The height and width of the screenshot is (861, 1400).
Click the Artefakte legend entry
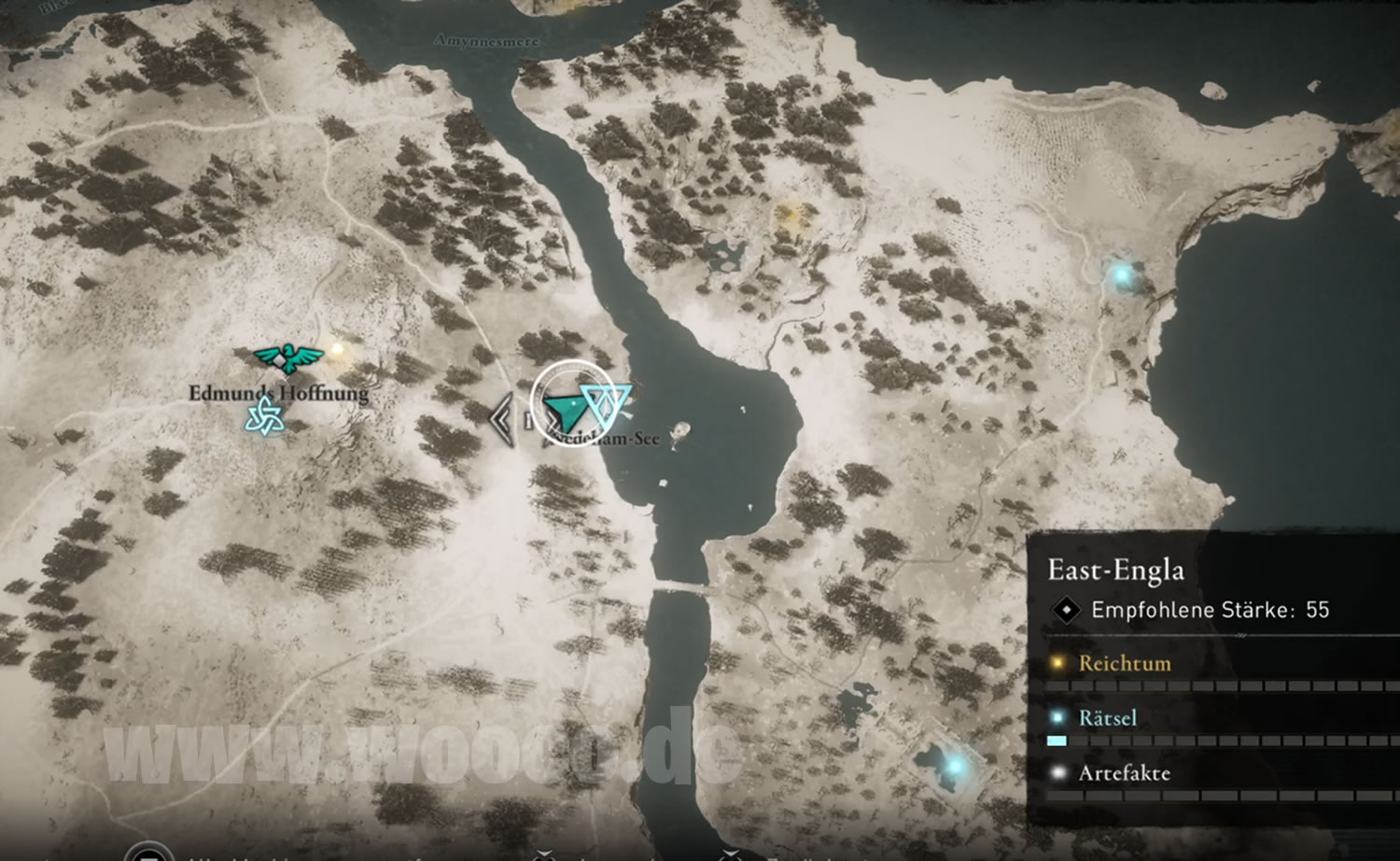point(1124,773)
